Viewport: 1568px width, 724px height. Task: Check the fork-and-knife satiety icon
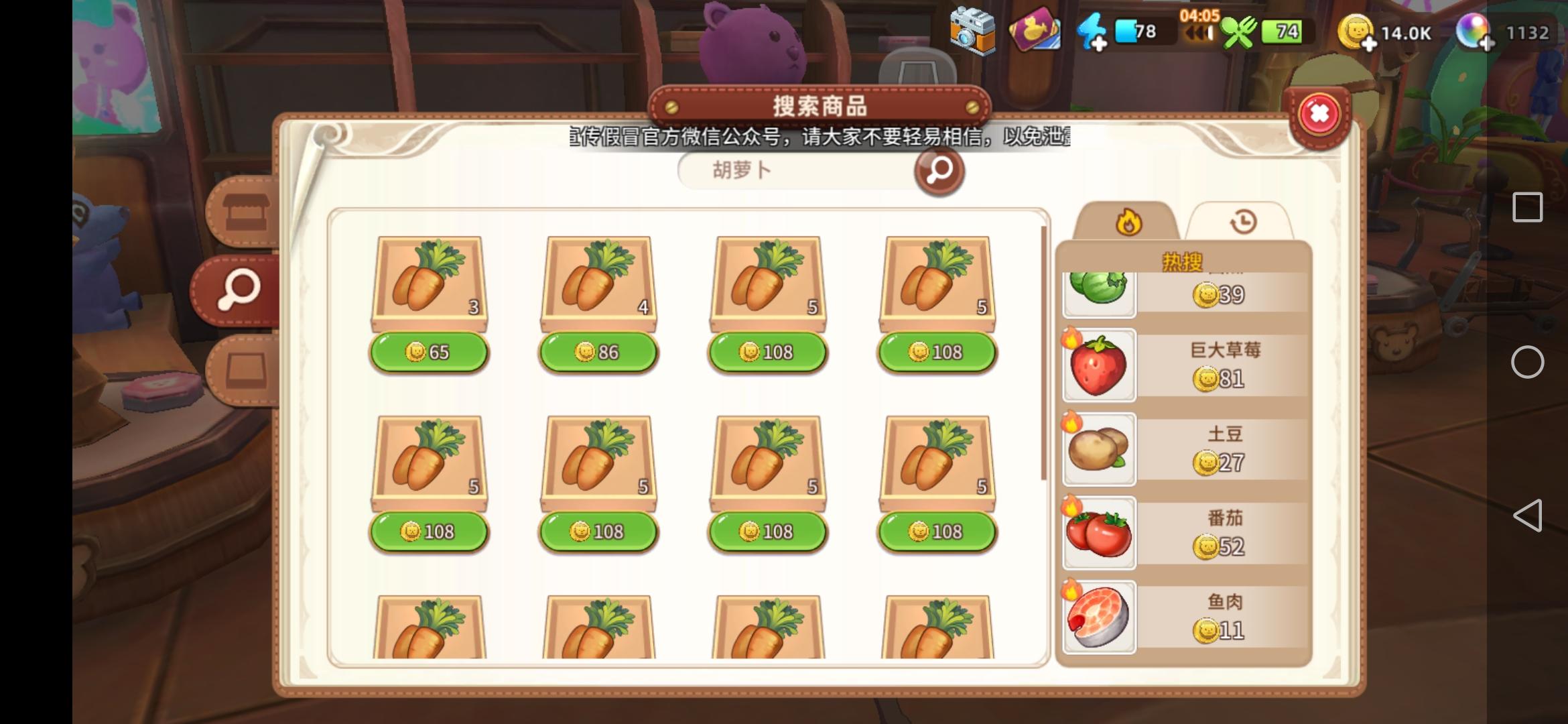click(1239, 32)
